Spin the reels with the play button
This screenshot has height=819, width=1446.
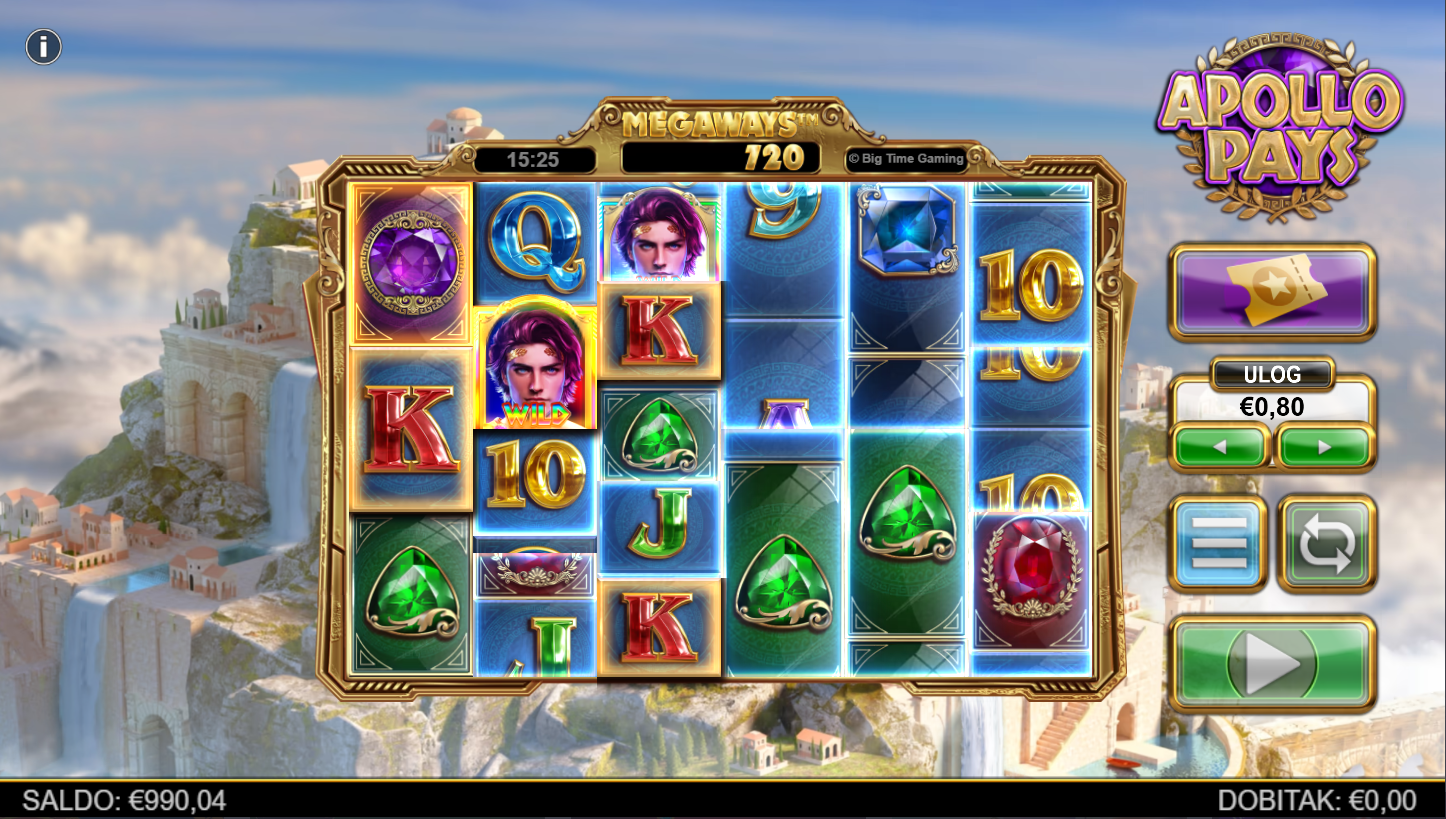pyautogui.click(x=1272, y=663)
